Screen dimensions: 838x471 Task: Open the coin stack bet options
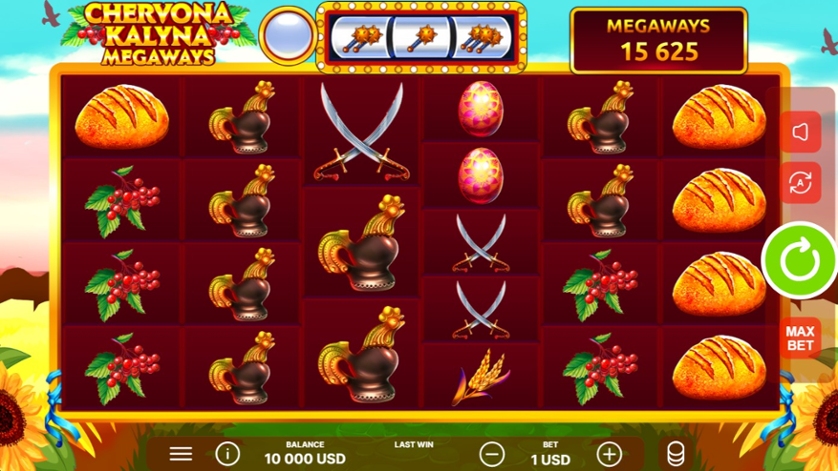click(x=676, y=454)
